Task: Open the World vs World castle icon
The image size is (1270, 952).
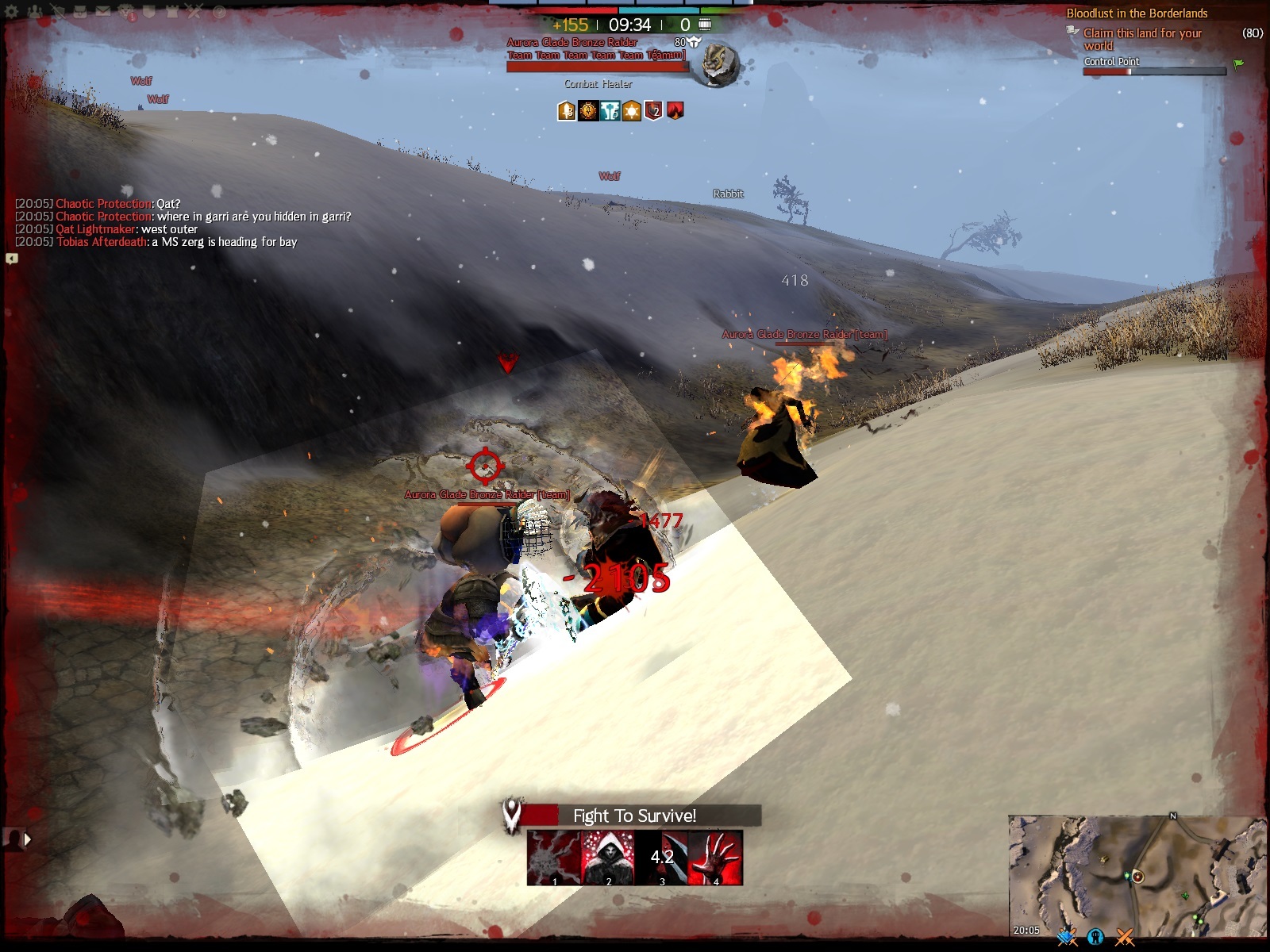Action: pos(171,12)
